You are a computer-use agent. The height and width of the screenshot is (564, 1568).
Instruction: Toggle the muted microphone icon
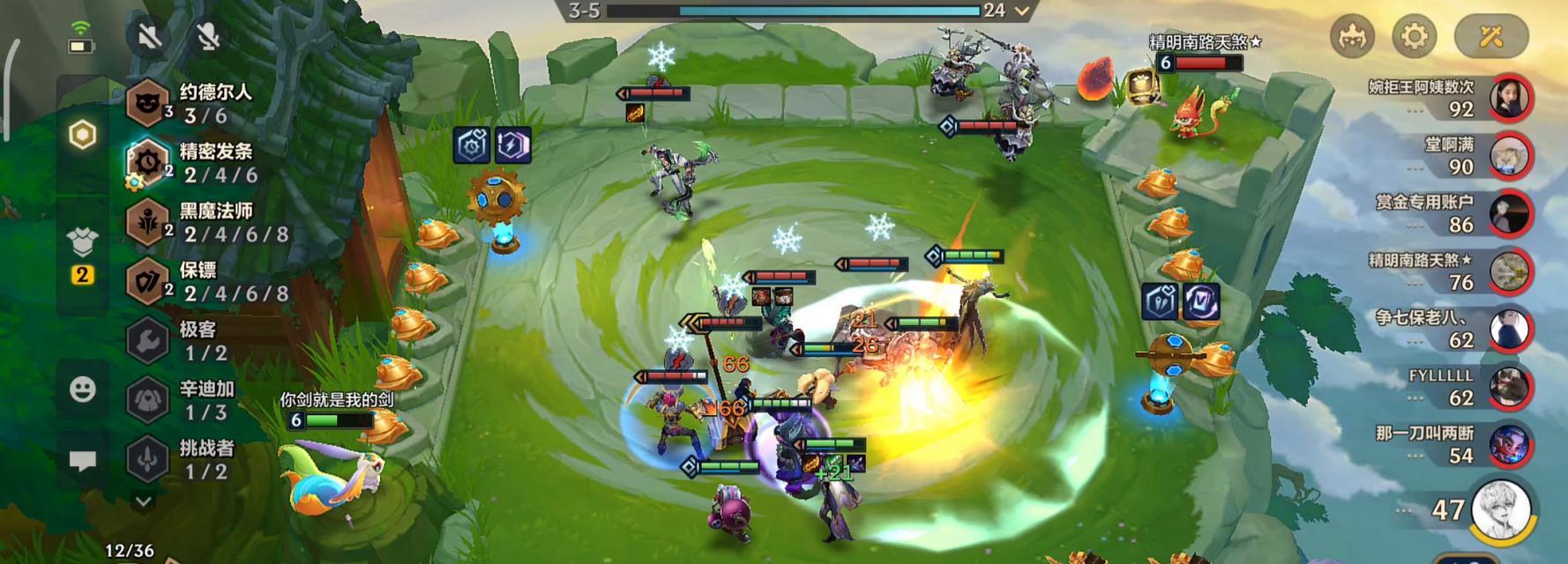(x=208, y=36)
